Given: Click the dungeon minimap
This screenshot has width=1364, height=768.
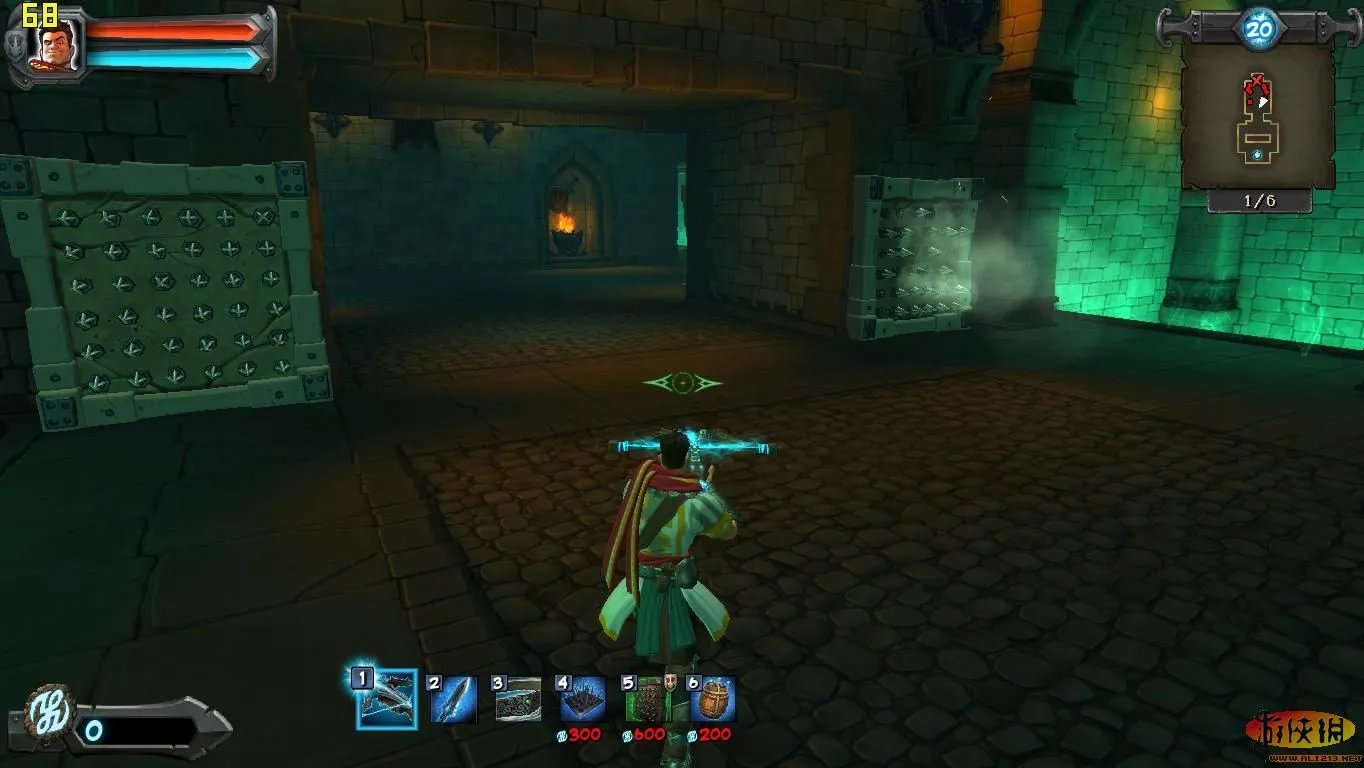Looking at the screenshot, I should (1258, 116).
